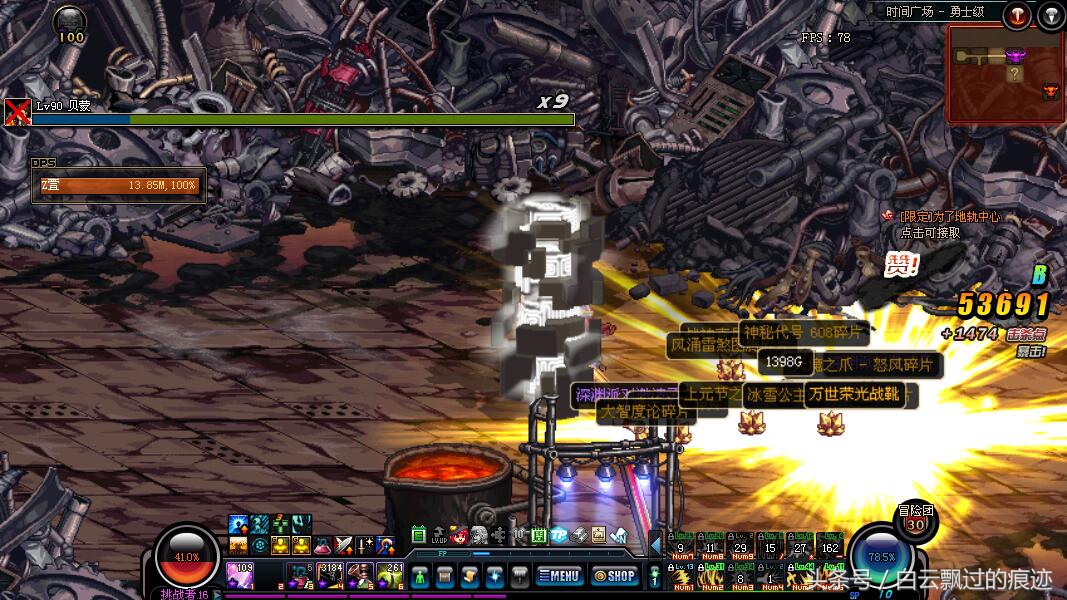Activate the Num2 flame skill
The height and width of the screenshot is (600, 1067).
(712, 576)
